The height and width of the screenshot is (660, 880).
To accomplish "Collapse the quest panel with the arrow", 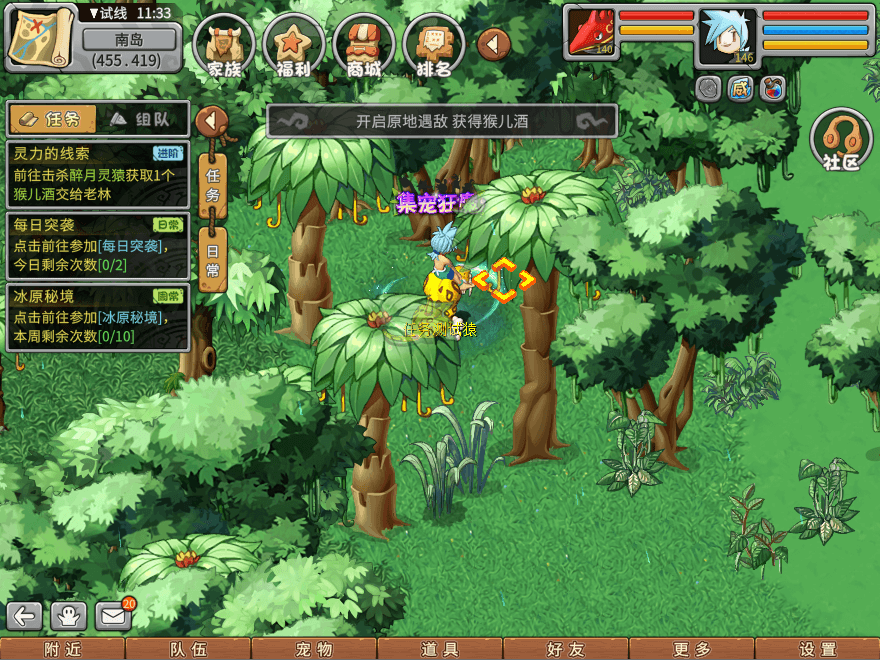I will tap(211, 122).
